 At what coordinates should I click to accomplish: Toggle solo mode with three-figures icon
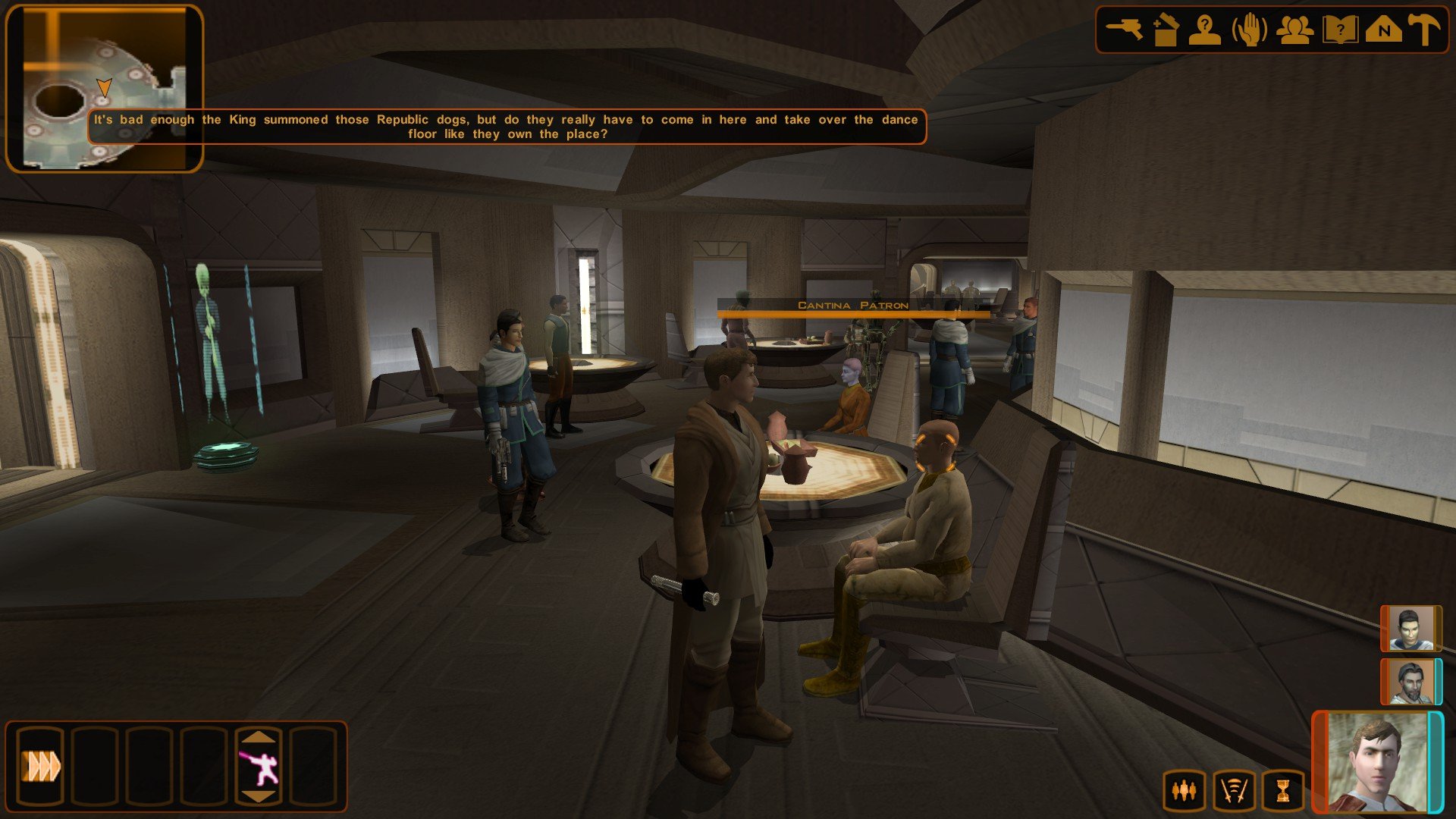coord(1183,792)
